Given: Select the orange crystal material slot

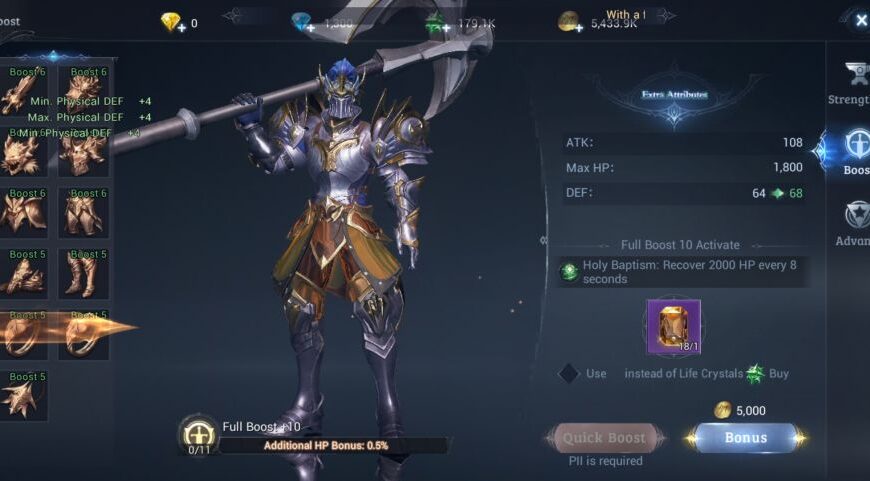Looking at the screenshot, I should click(x=673, y=327).
